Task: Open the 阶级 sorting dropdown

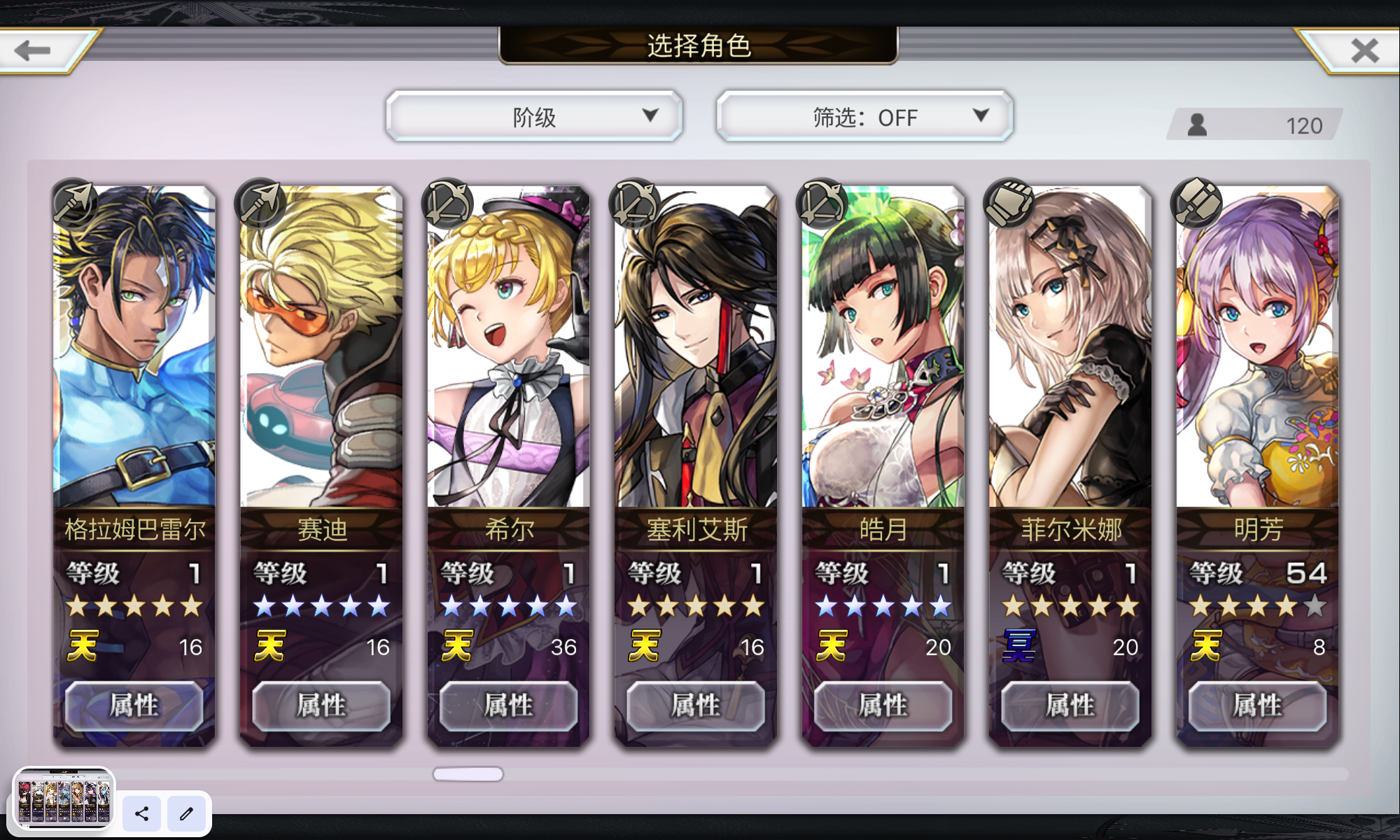Action: [534, 116]
